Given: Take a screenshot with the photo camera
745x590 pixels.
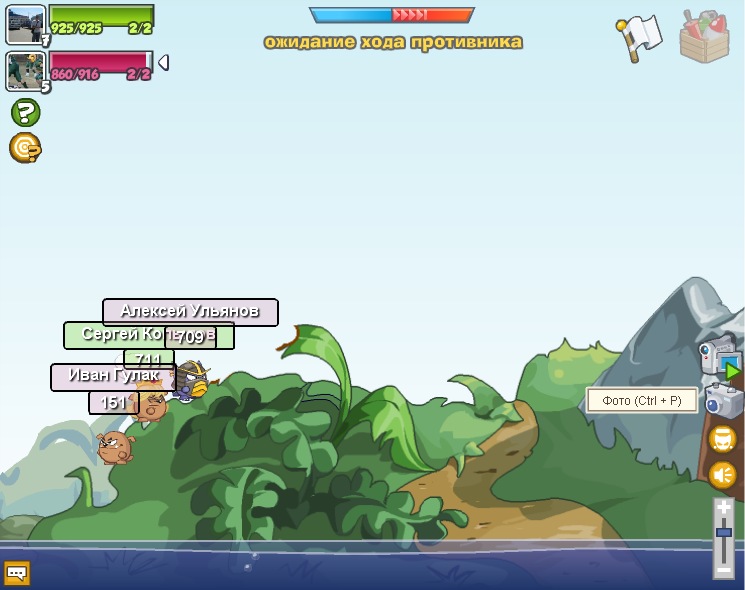Looking at the screenshot, I should point(722,401).
